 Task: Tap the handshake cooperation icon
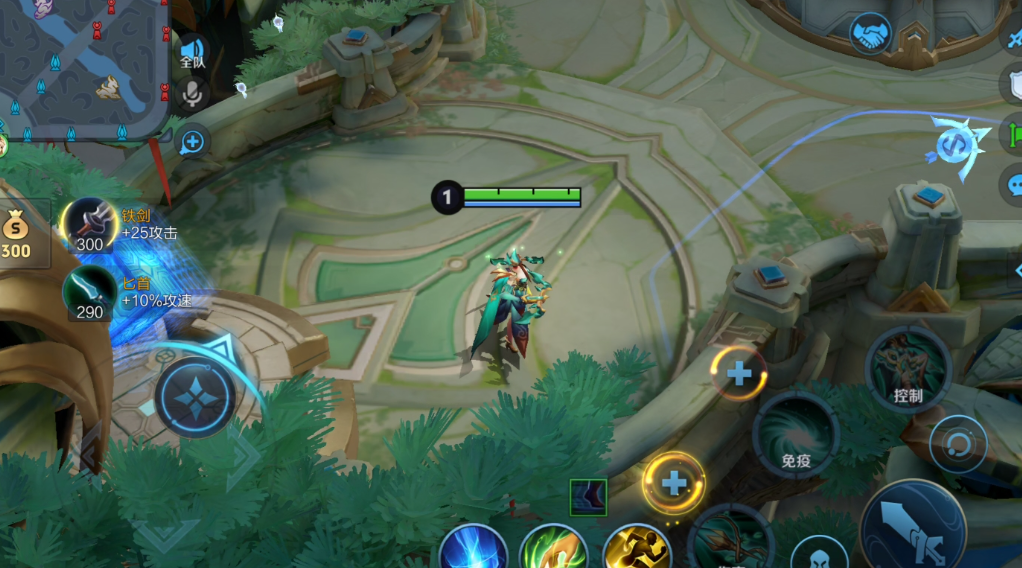pyautogui.click(x=870, y=33)
